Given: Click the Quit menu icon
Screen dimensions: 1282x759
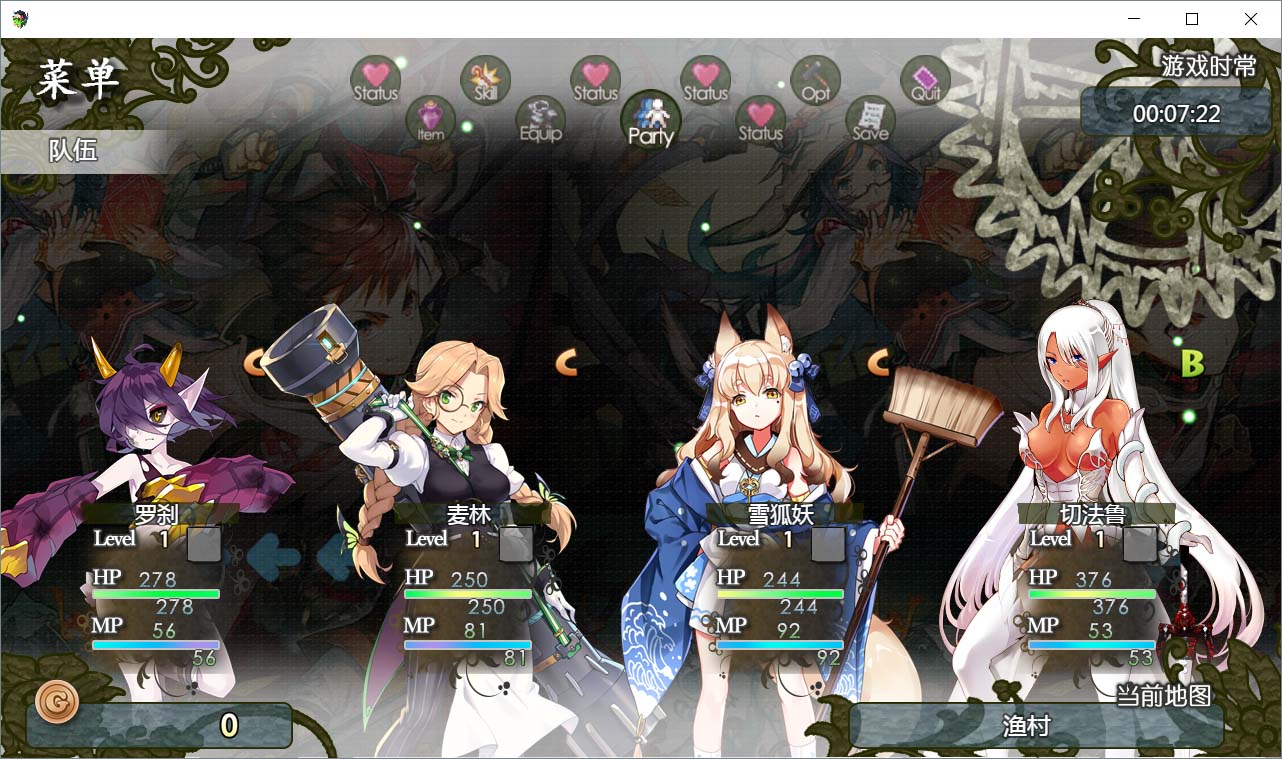Looking at the screenshot, I should click(926, 81).
